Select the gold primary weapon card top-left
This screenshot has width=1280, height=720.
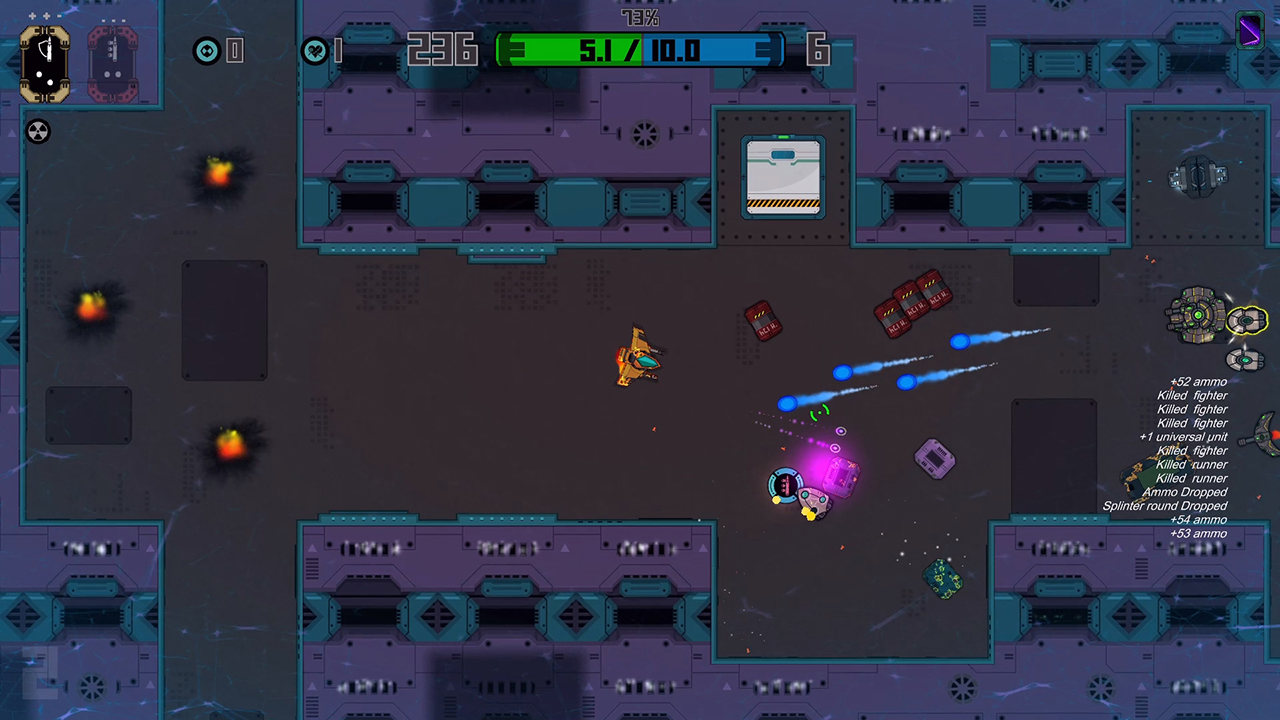44,62
